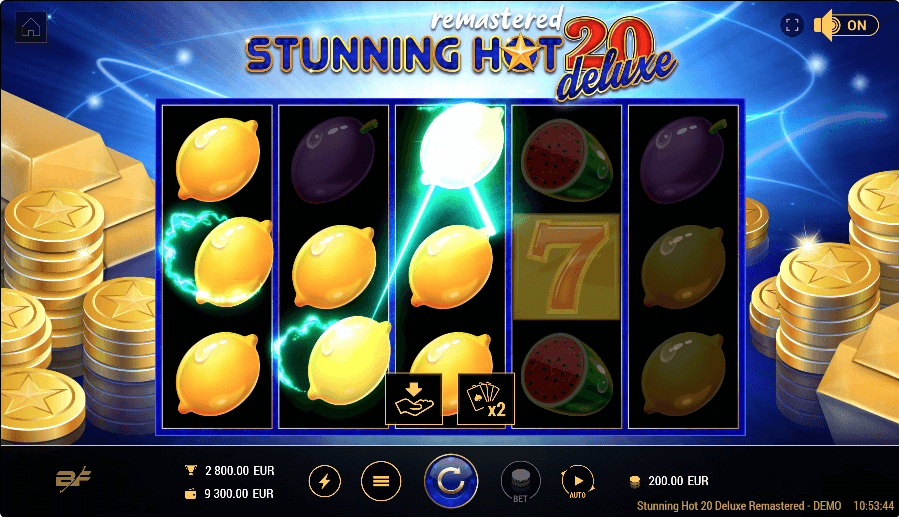Start AUTO play
899x517 pixels.
577,481
